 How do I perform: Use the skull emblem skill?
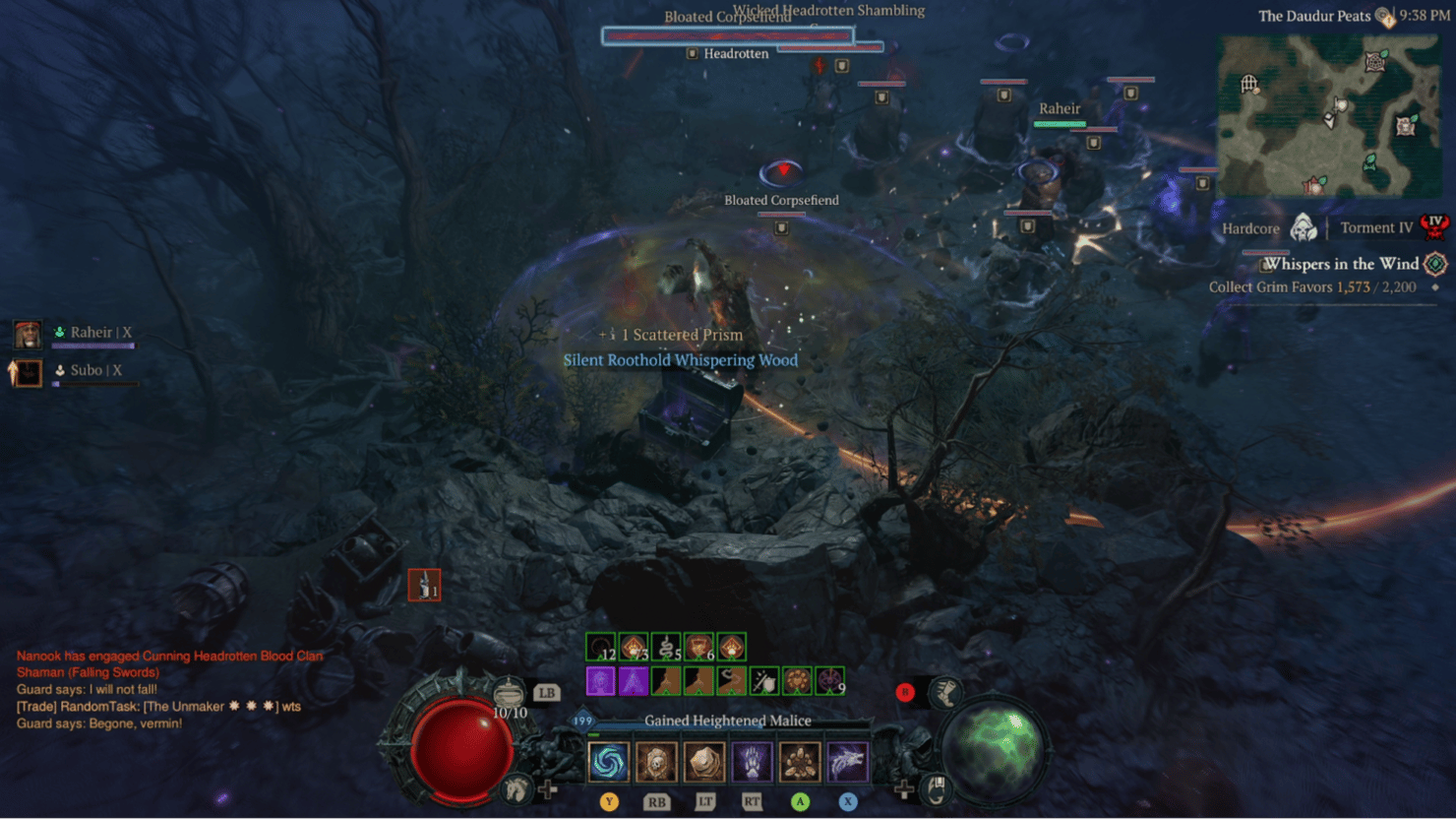(656, 762)
